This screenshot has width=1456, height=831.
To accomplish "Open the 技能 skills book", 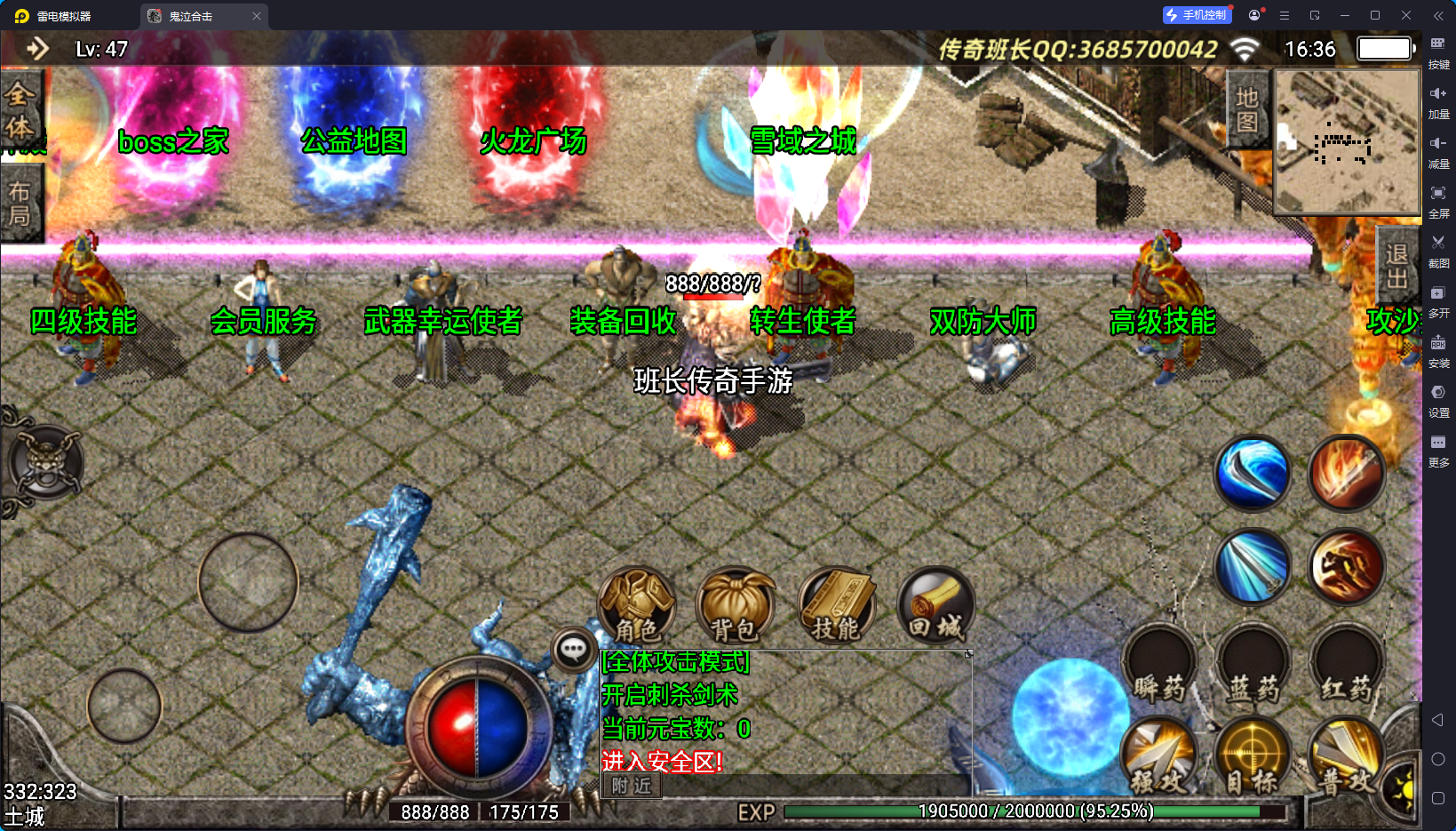I will coord(836,606).
